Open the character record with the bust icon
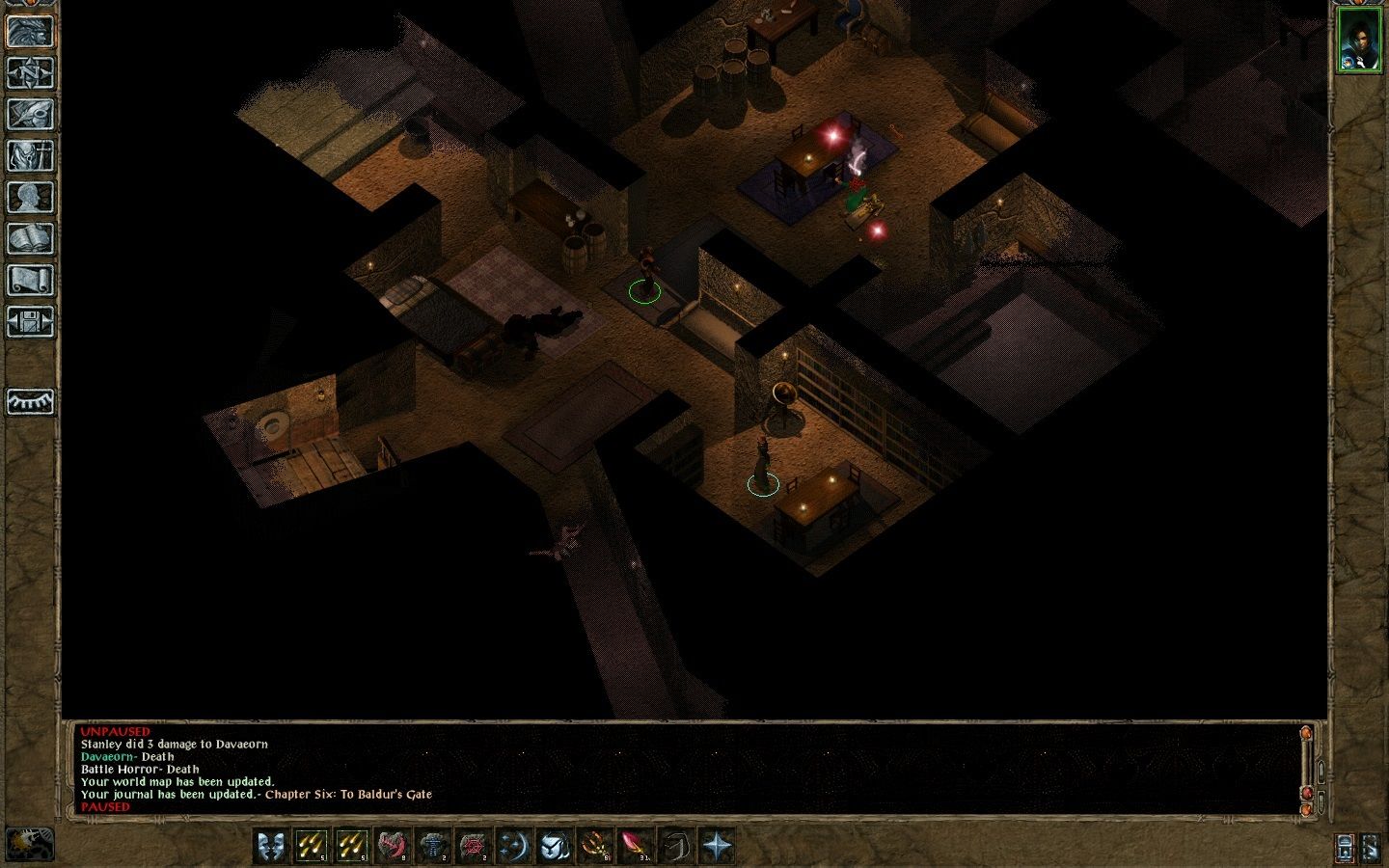The image size is (1389, 868). tap(31, 197)
